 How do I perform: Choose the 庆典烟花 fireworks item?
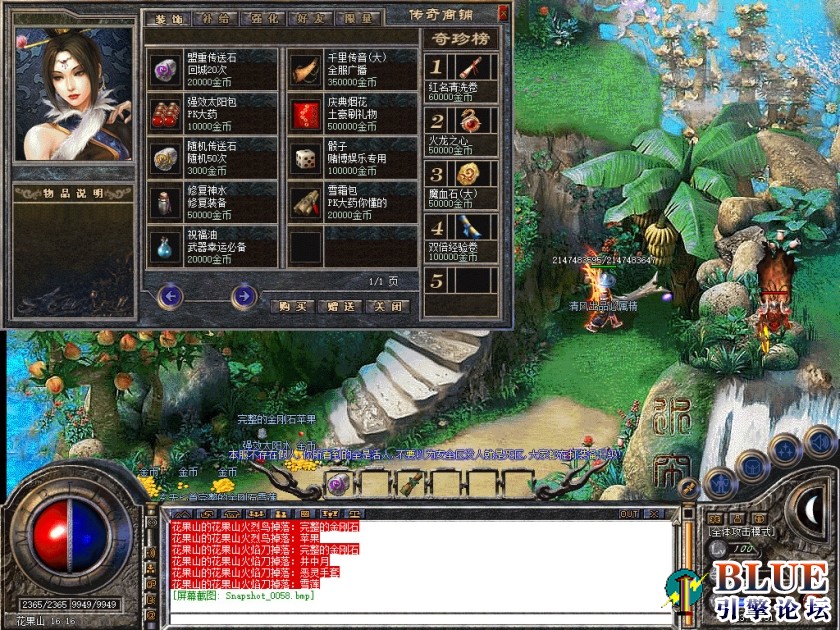[x=305, y=113]
